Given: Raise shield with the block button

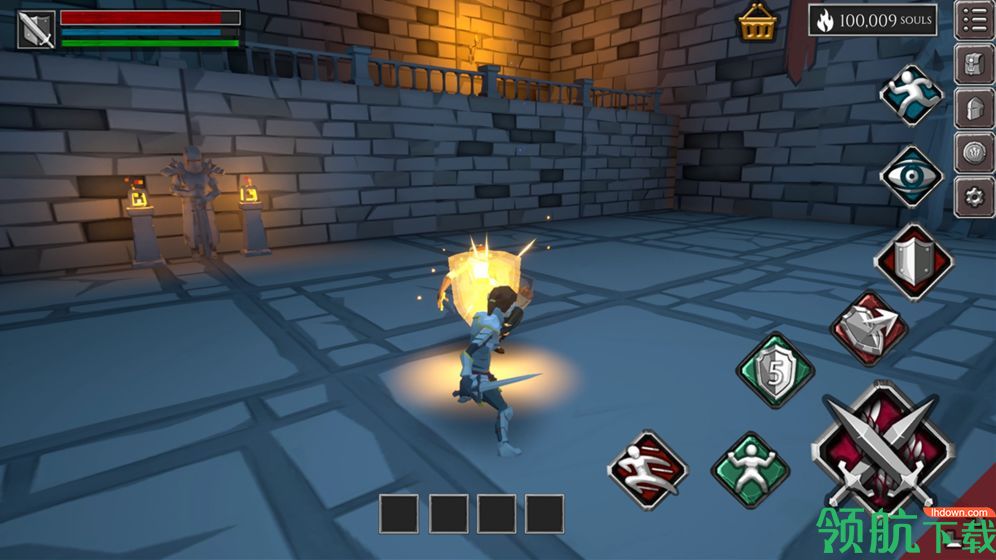Looking at the screenshot, I should click(912, 259).
